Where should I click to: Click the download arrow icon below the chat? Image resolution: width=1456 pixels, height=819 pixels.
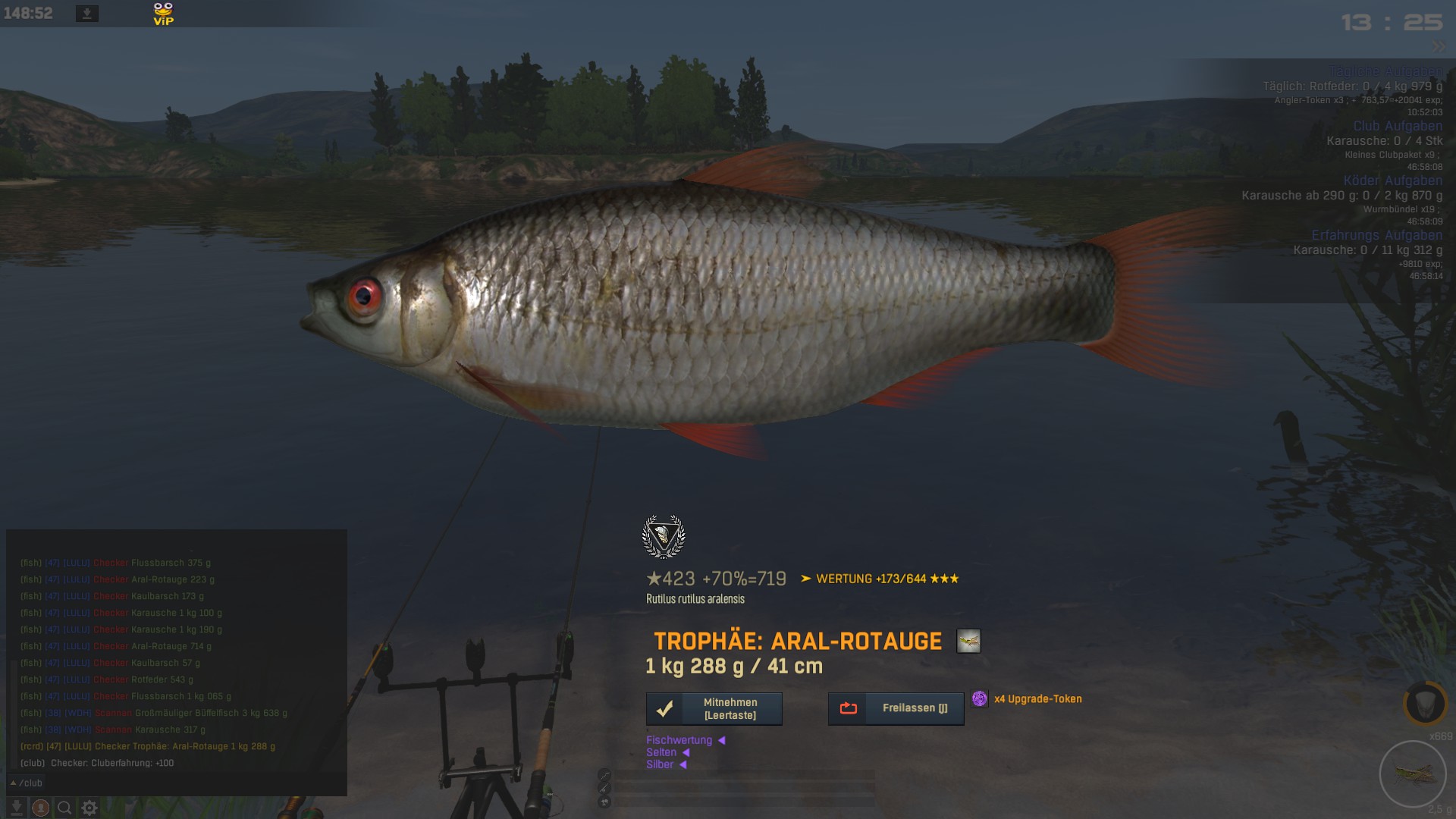click(17, 808)
